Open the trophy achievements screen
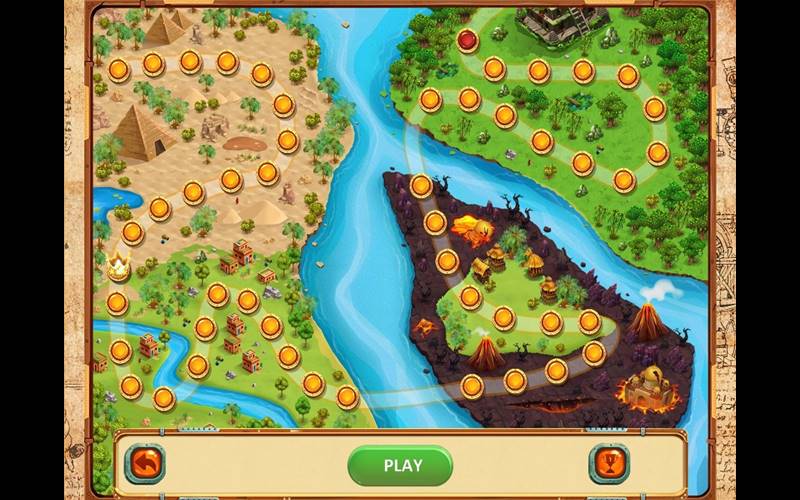 (608, 464)
